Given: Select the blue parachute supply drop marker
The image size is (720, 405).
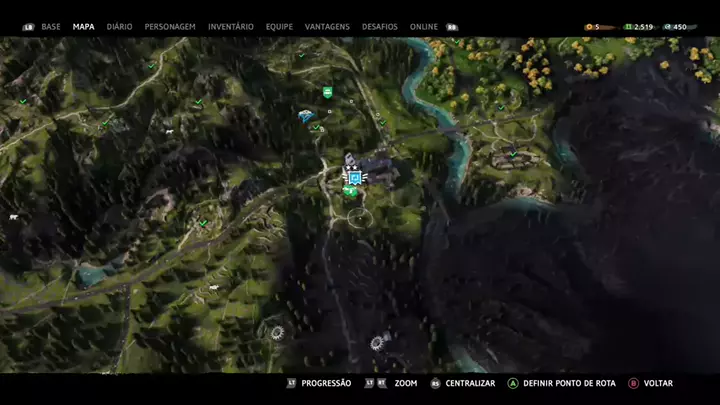Looking at the screenshot, I should pos(304,116).
